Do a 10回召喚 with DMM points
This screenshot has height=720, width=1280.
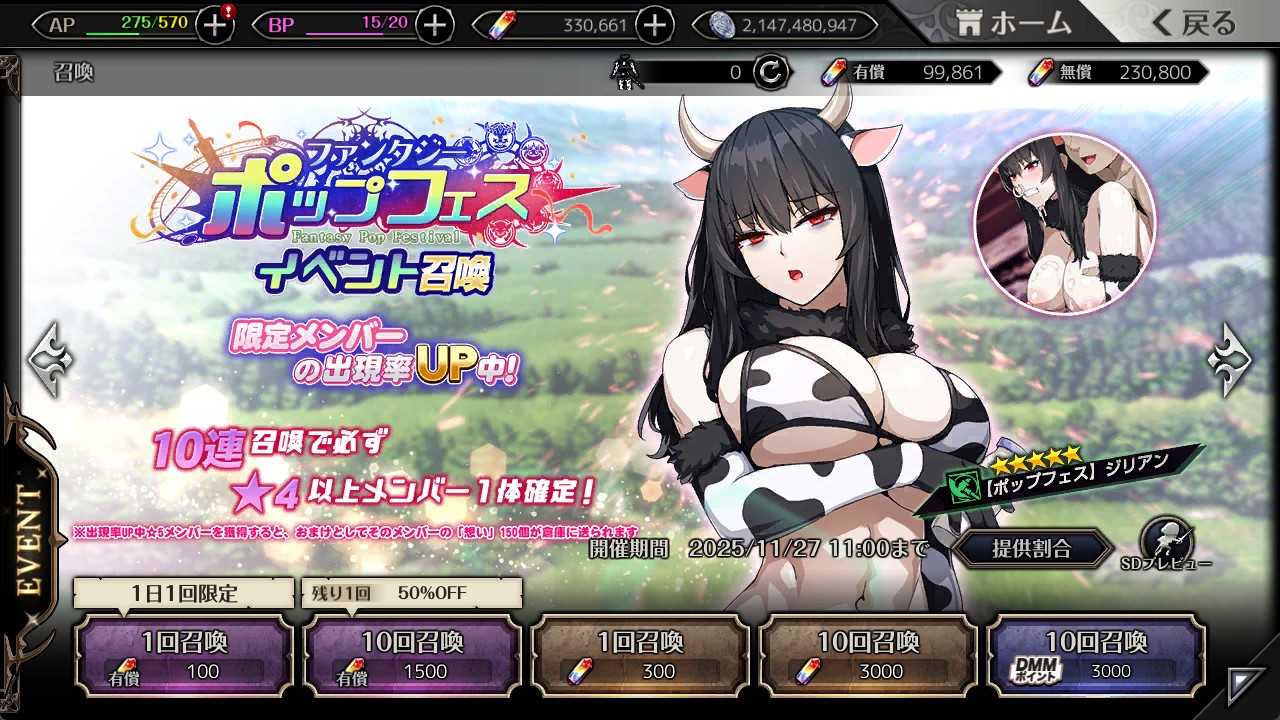click(x=1096, y=655)
